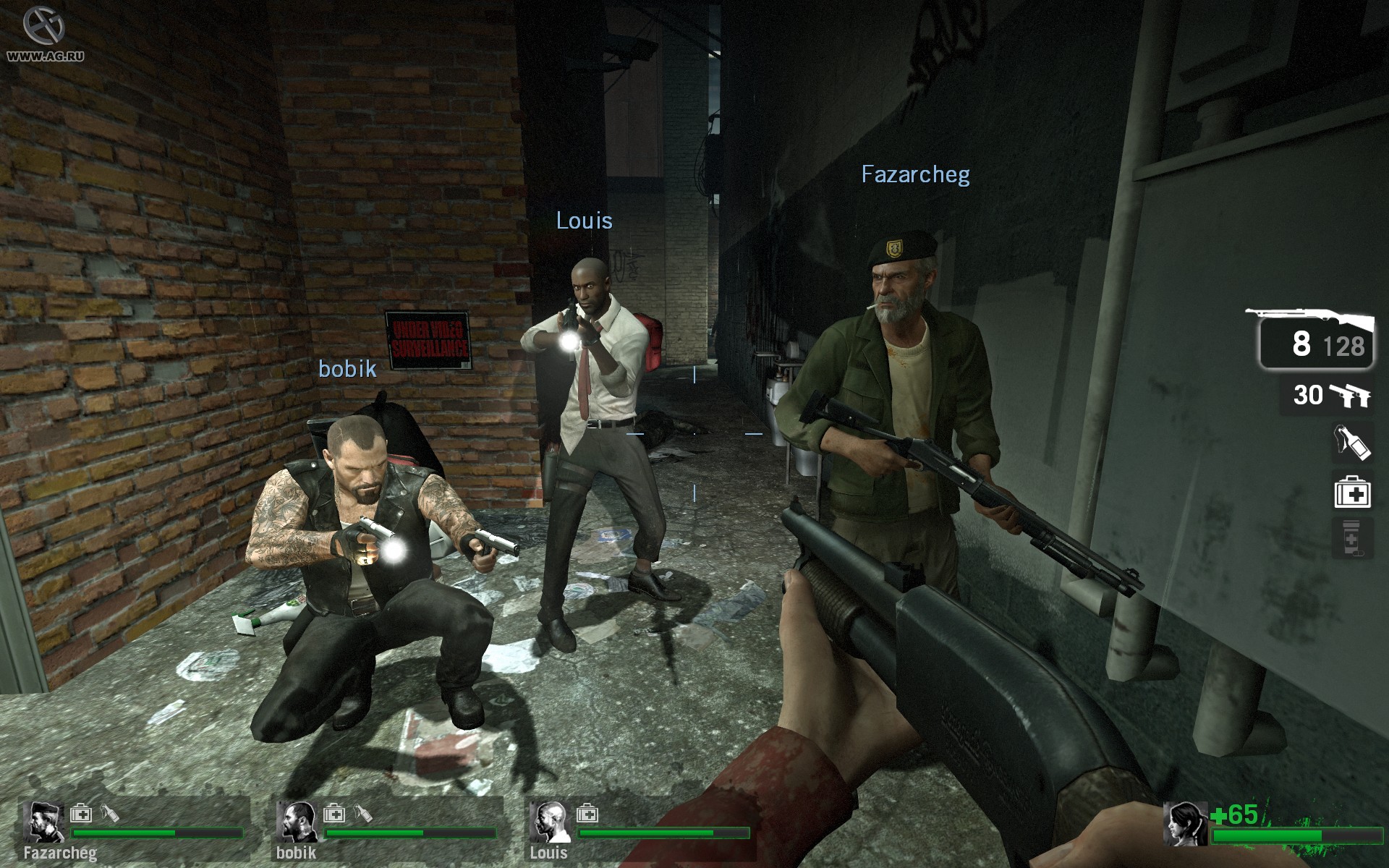This screenshot has width=1389, height=868.
Task: Click the medkit icon on Louis's panel
Action: [x=587, y=814]
